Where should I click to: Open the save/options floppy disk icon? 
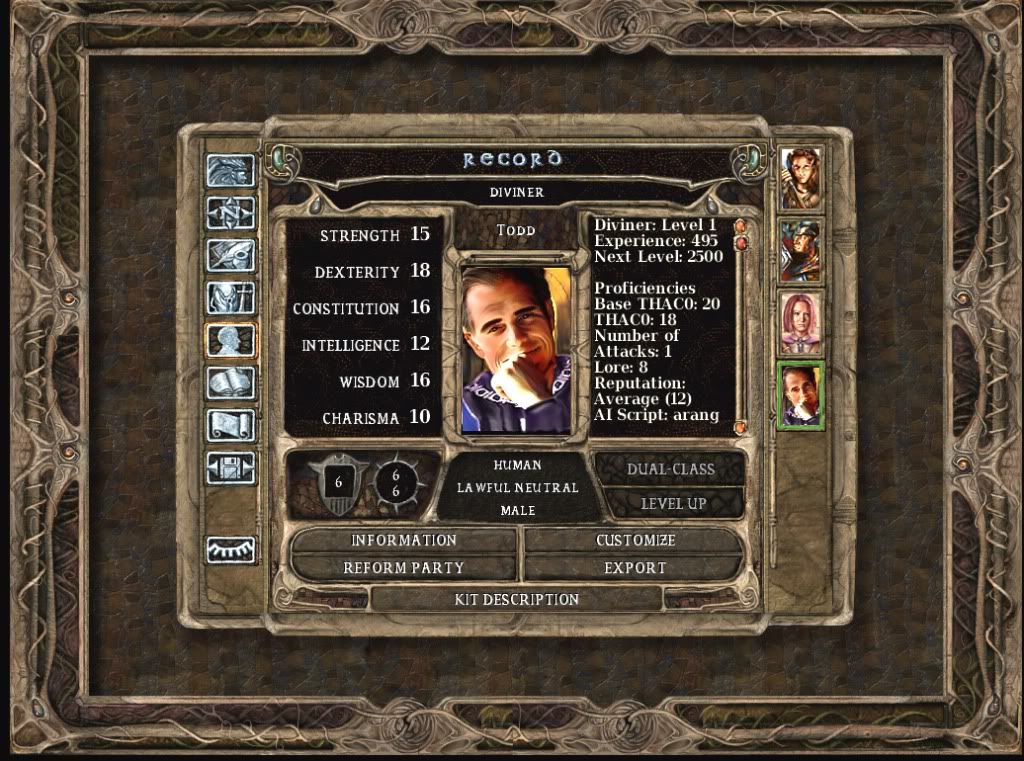click(x=231, y=468)
